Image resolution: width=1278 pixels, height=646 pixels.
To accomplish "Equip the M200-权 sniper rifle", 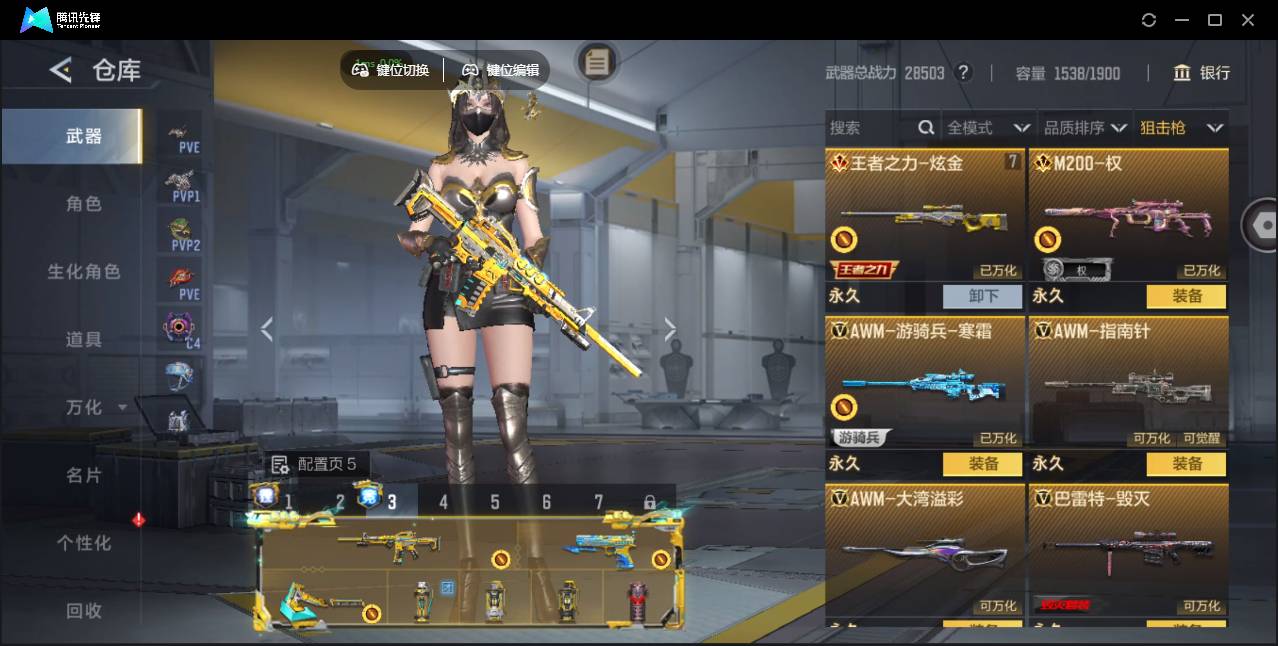I will [1186, 296].
